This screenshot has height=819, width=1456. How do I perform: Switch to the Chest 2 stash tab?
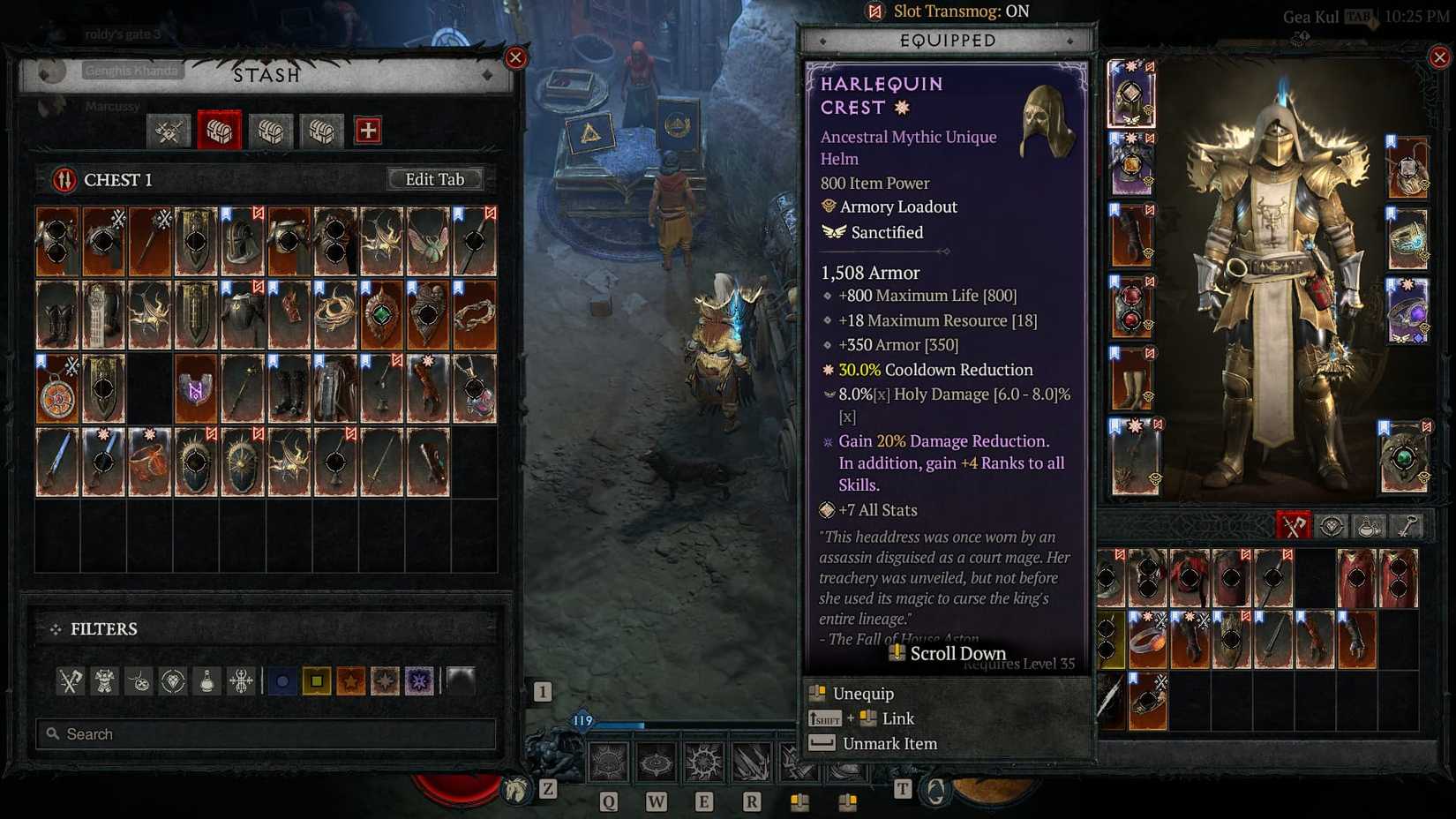(270, 131)
